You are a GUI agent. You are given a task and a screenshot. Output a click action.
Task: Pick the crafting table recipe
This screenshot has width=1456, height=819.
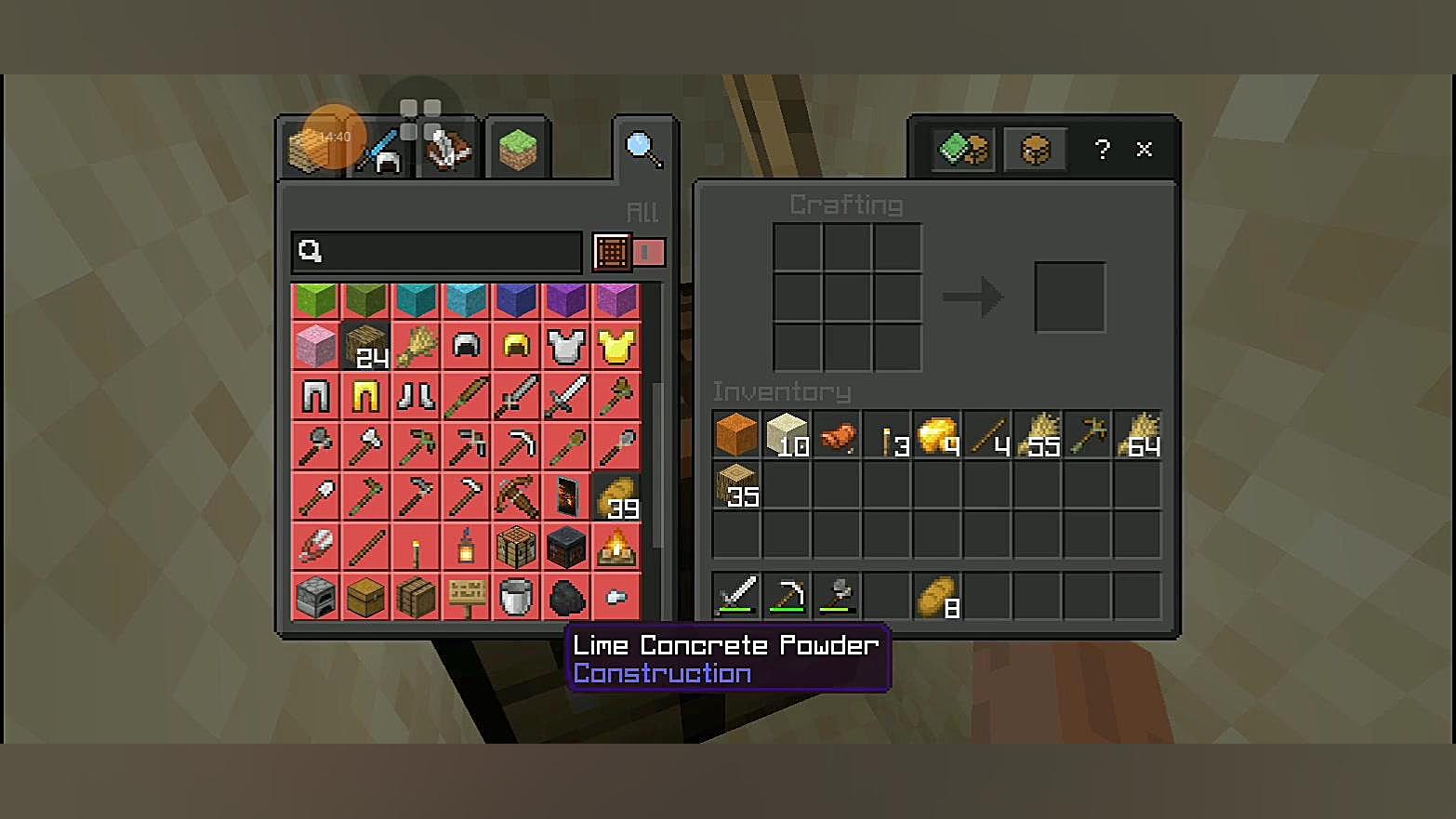click(x=516, y=547)
